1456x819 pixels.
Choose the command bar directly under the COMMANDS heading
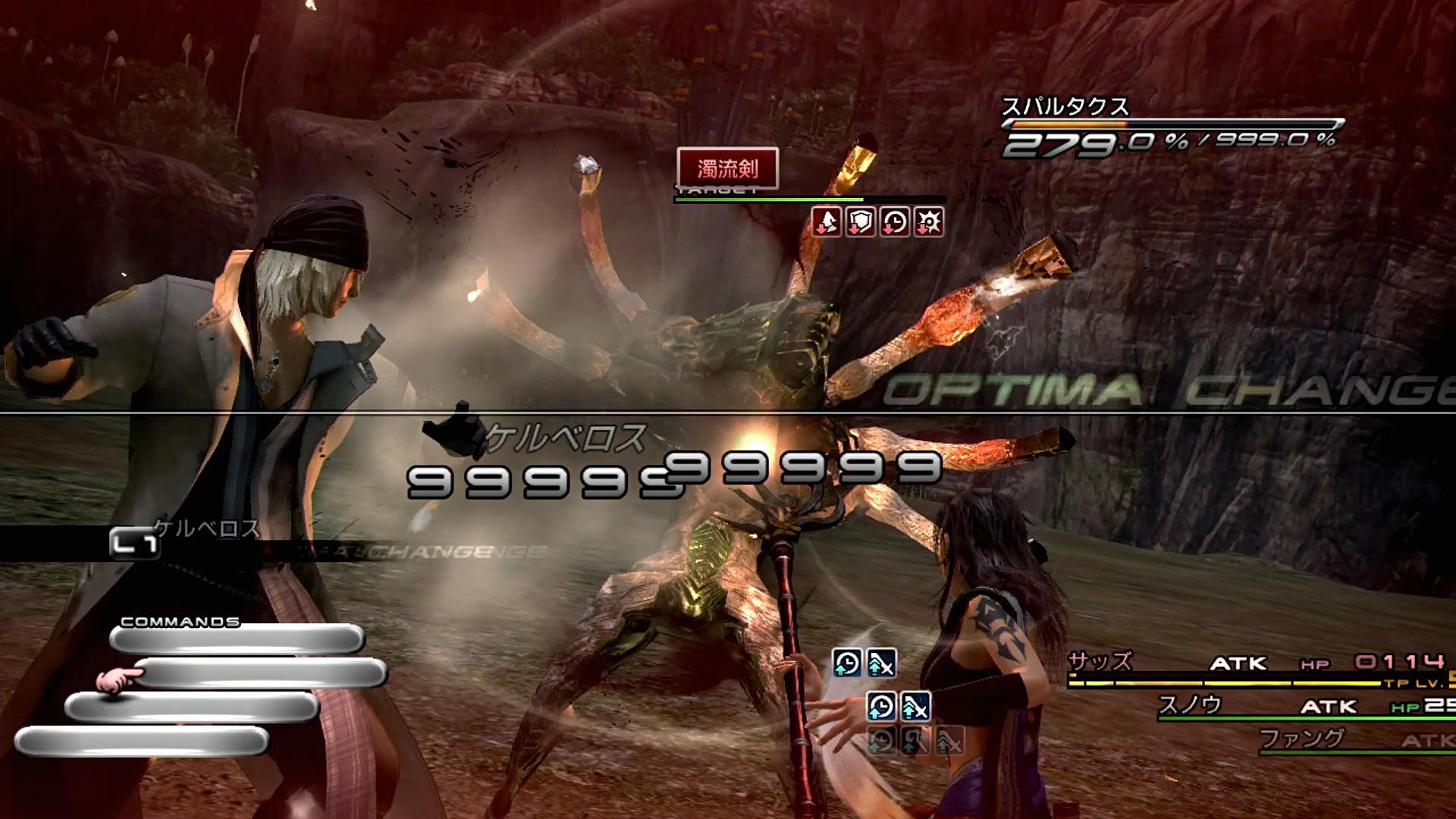[237, 639]
